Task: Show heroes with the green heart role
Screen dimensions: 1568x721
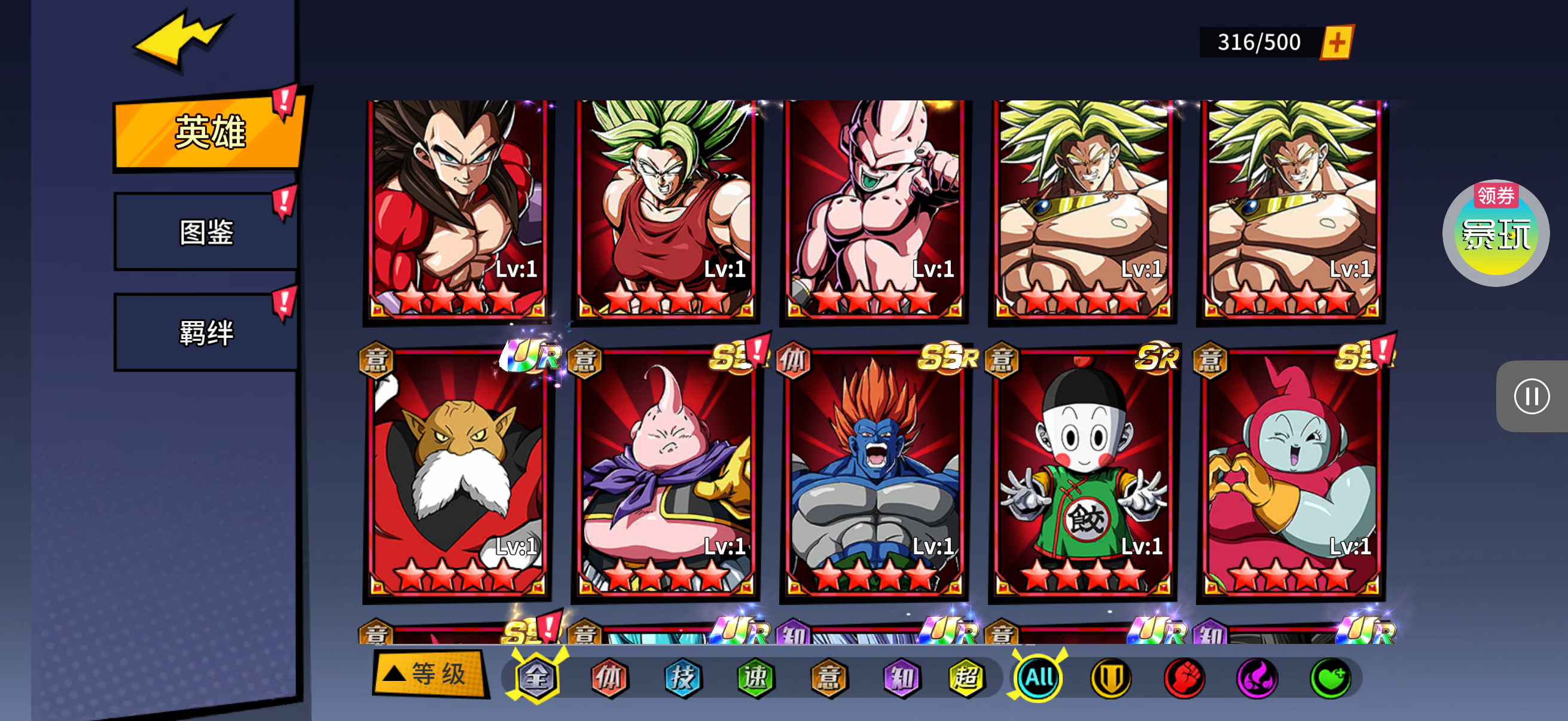Action: 1330,677
